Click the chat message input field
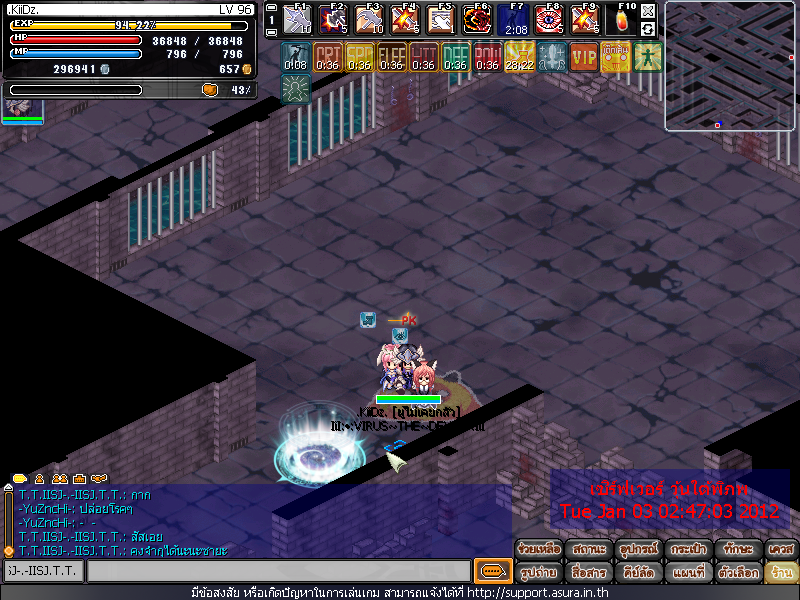The height and width of the screenshot is (600, 800). [x=278, y=571]
